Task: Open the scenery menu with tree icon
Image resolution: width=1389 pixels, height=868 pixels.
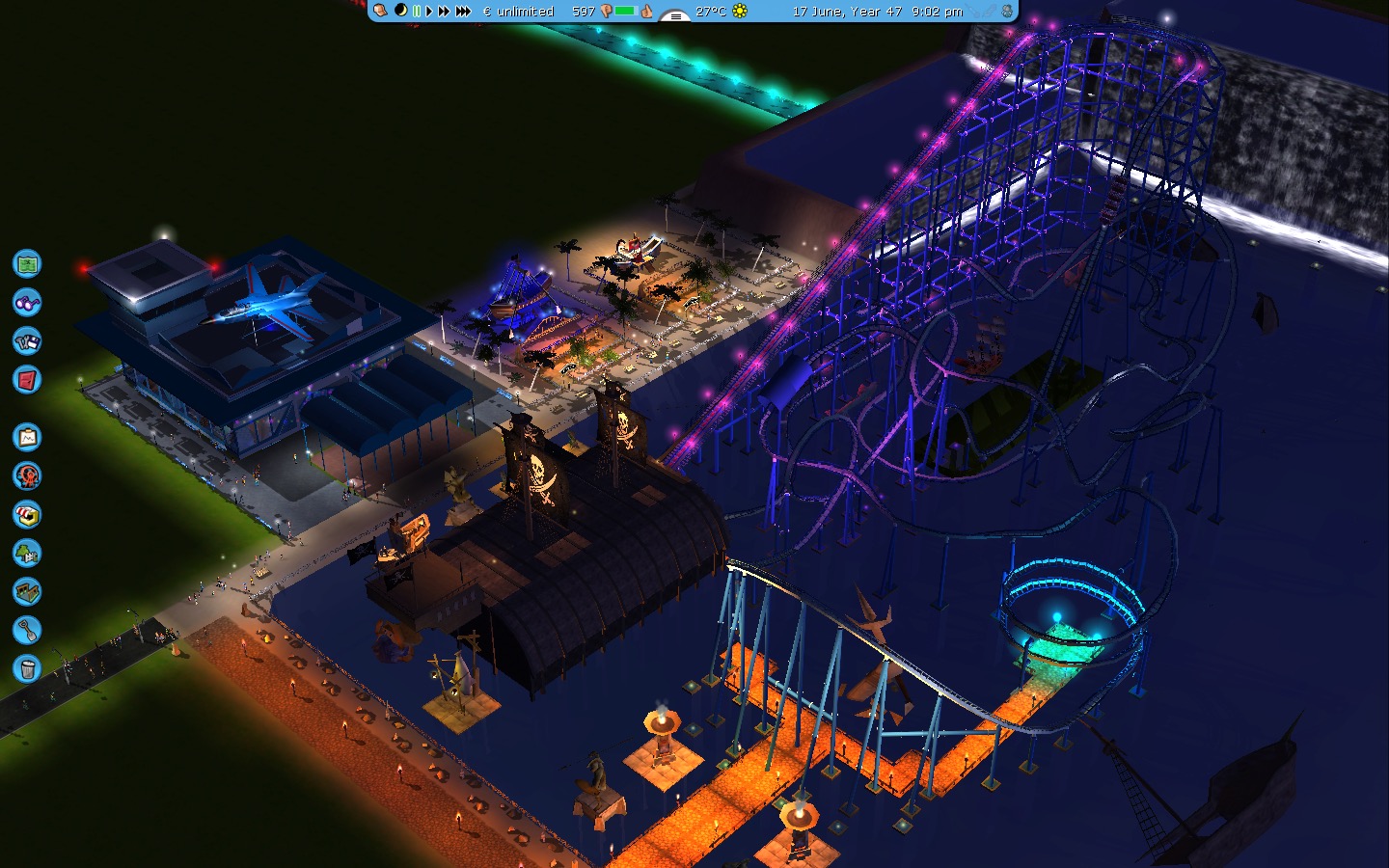Action: (27, 553)
